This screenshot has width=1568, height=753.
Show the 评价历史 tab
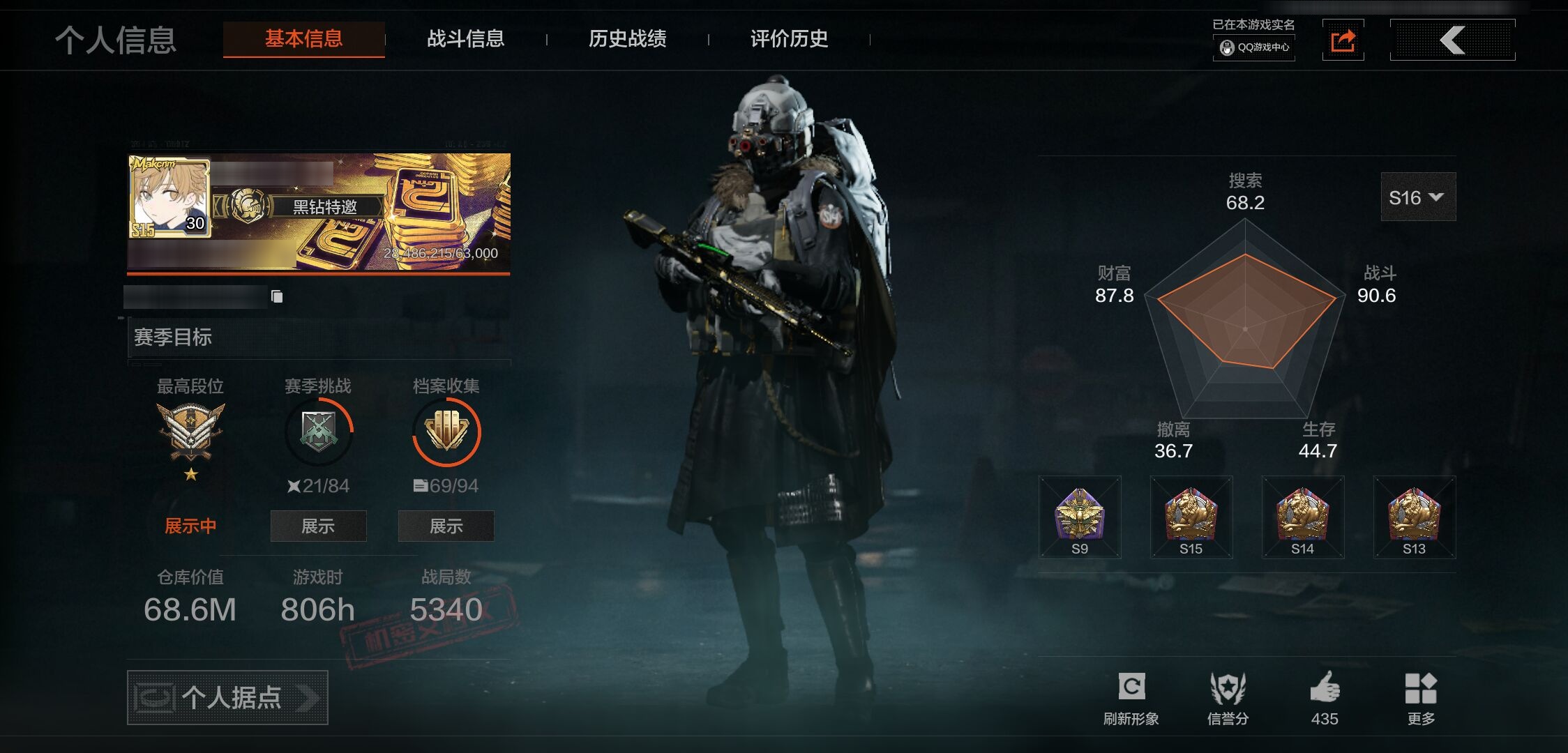789,39
